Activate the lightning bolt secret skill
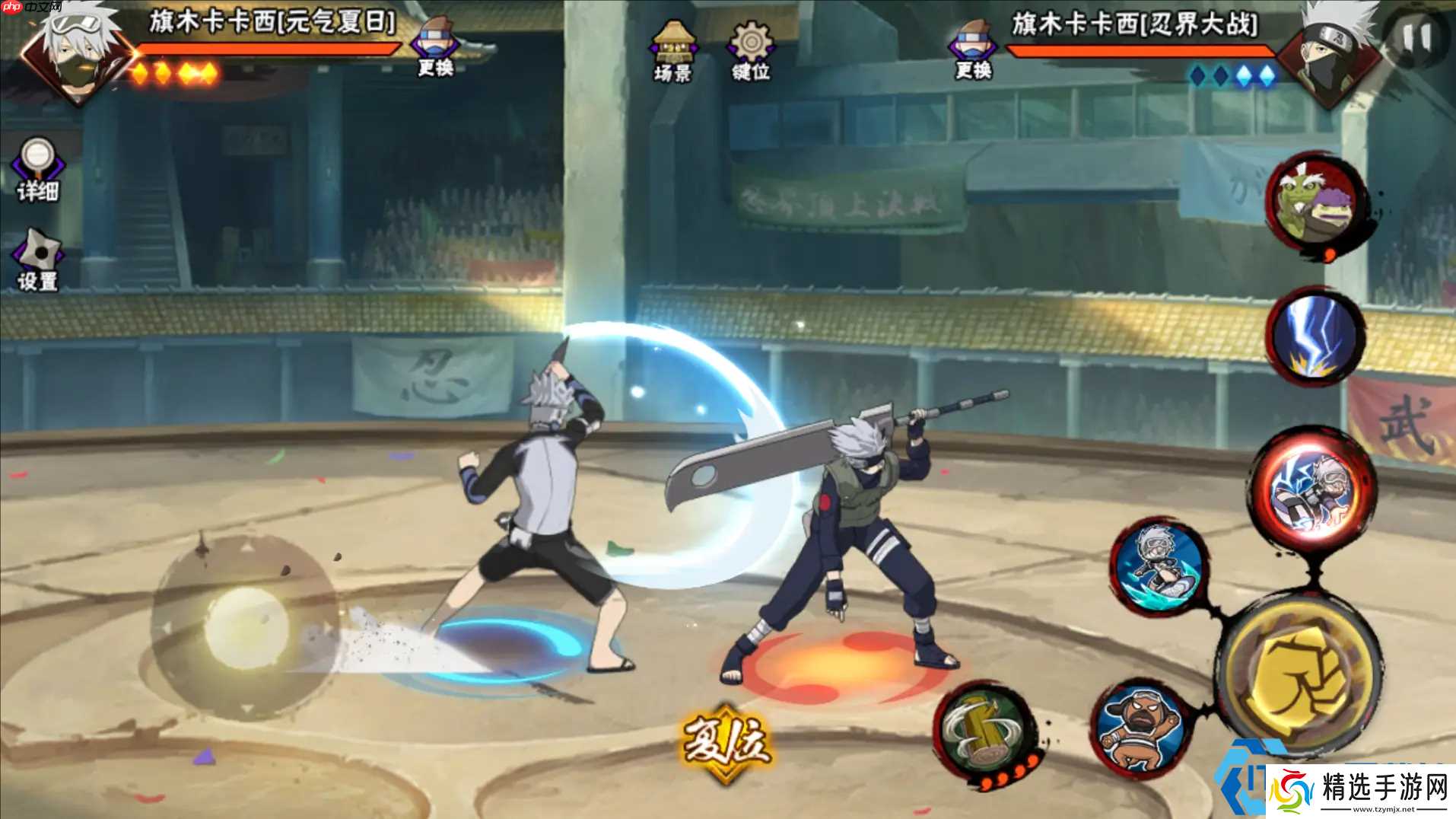This screenshot has height=819, width=1456. 1316,336
